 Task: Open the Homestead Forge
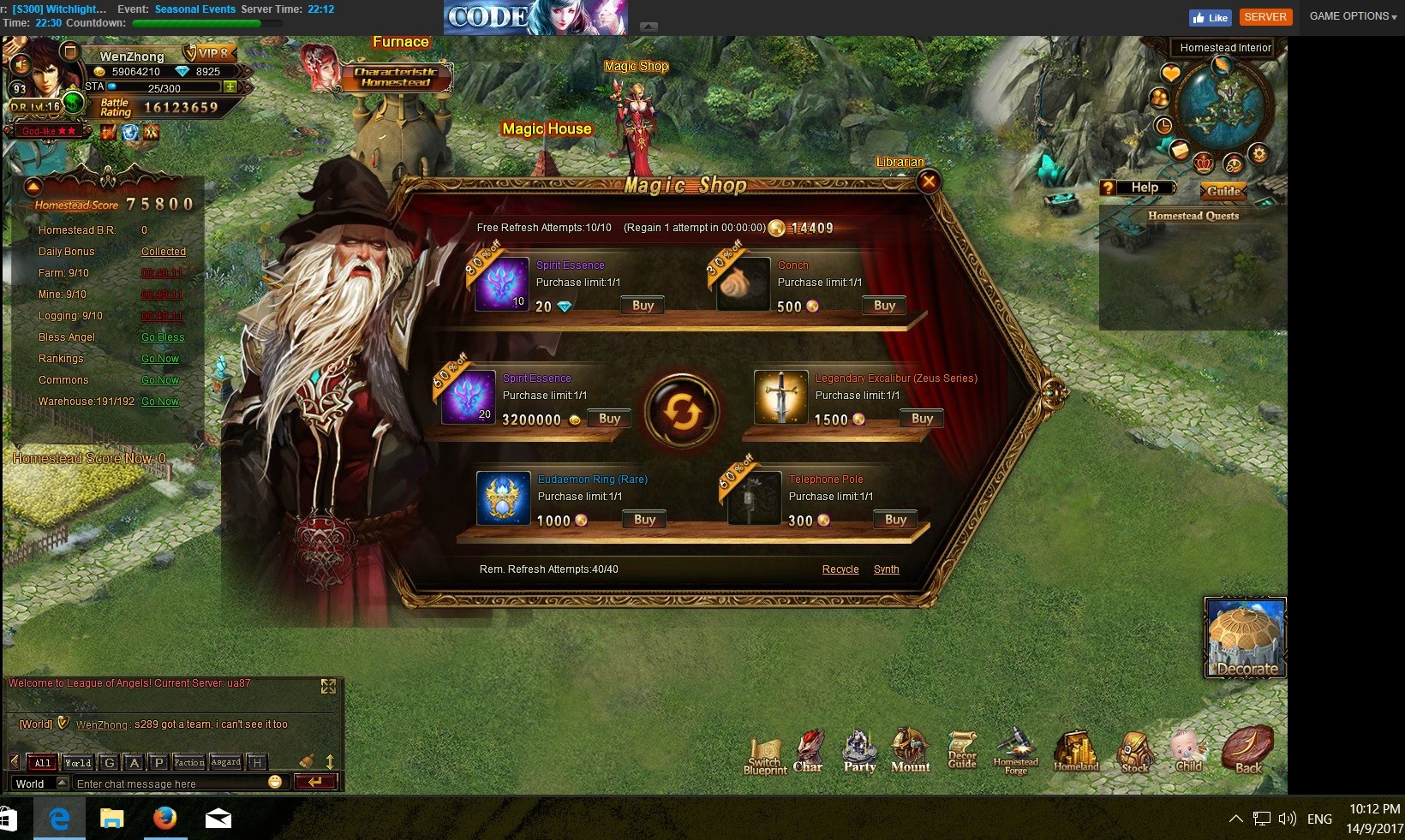pos(1015,751)
